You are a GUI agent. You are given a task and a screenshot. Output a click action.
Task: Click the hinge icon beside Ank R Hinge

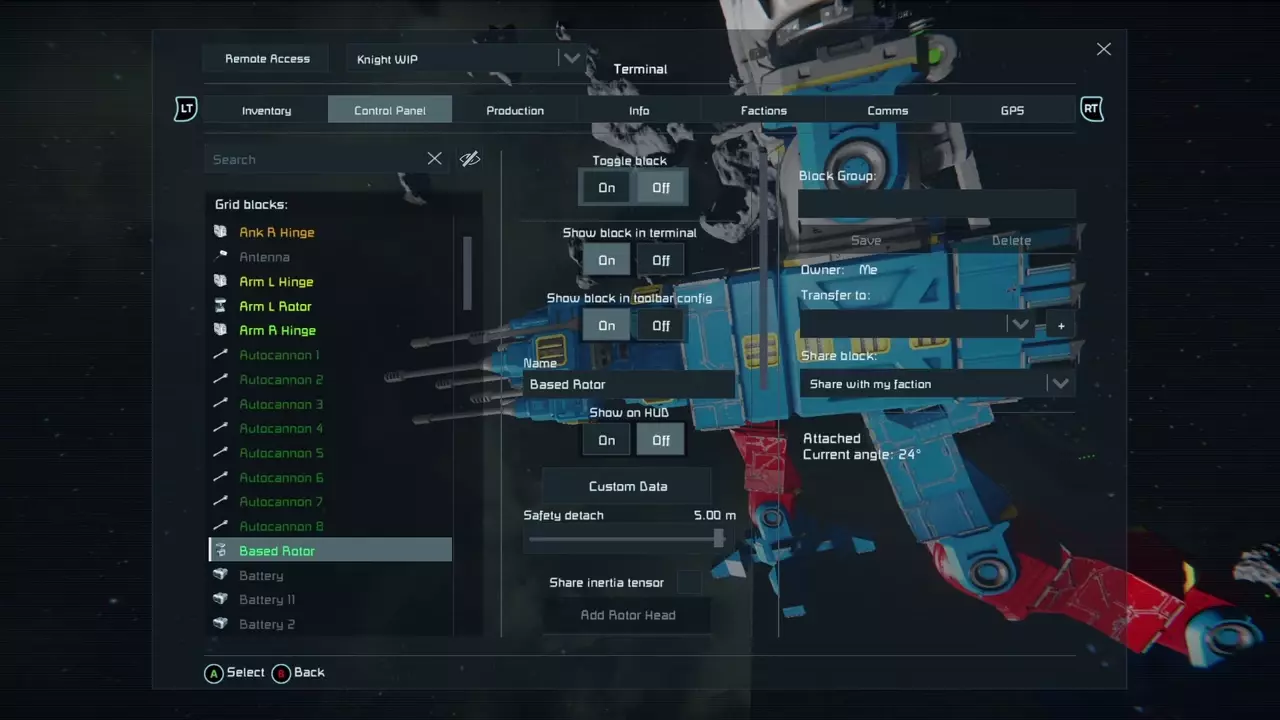220,232
